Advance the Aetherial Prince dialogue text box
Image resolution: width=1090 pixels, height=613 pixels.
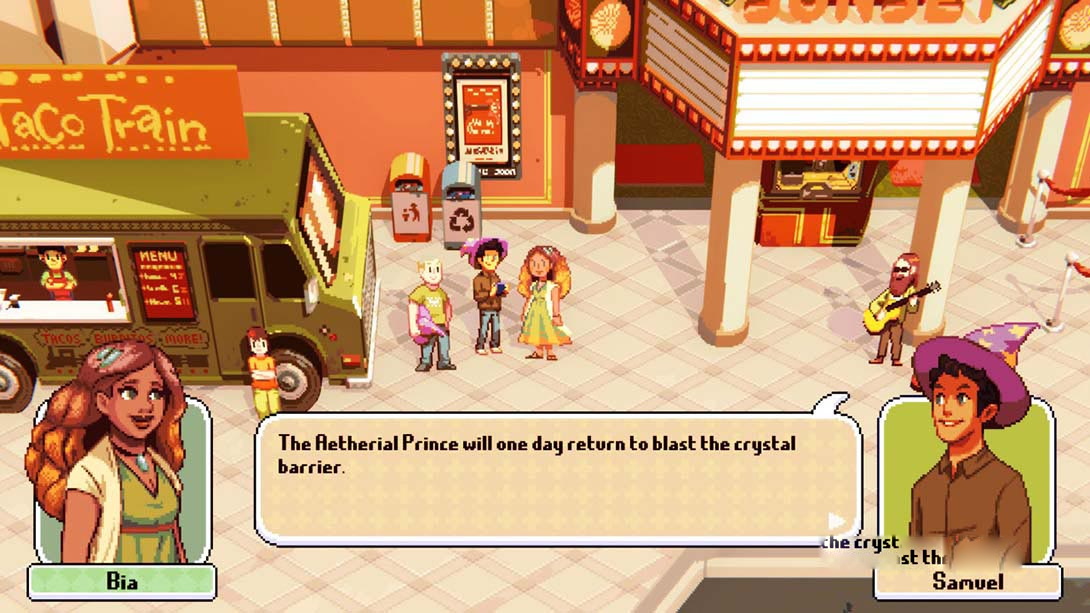[x=557, y=478]
